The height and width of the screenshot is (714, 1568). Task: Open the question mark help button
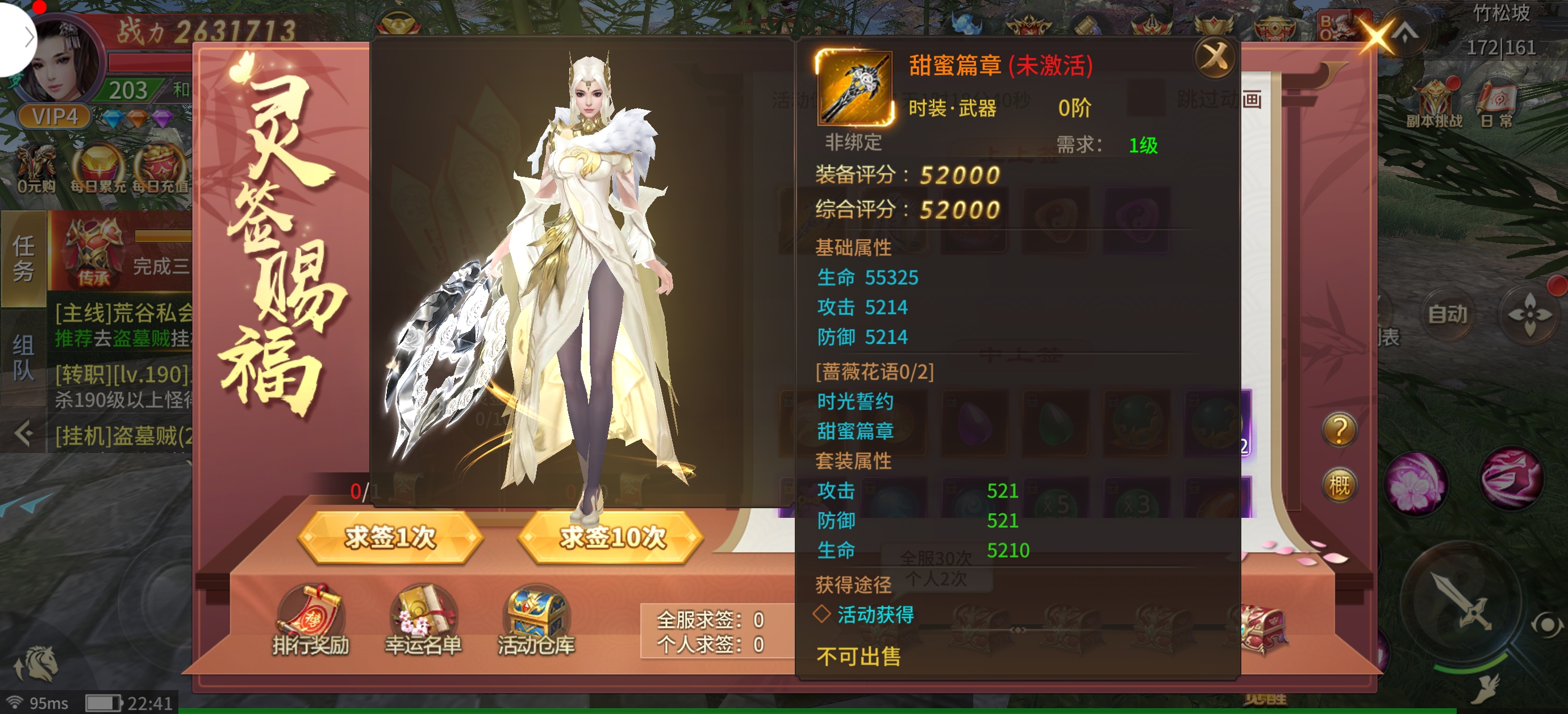coord(1339,430)
